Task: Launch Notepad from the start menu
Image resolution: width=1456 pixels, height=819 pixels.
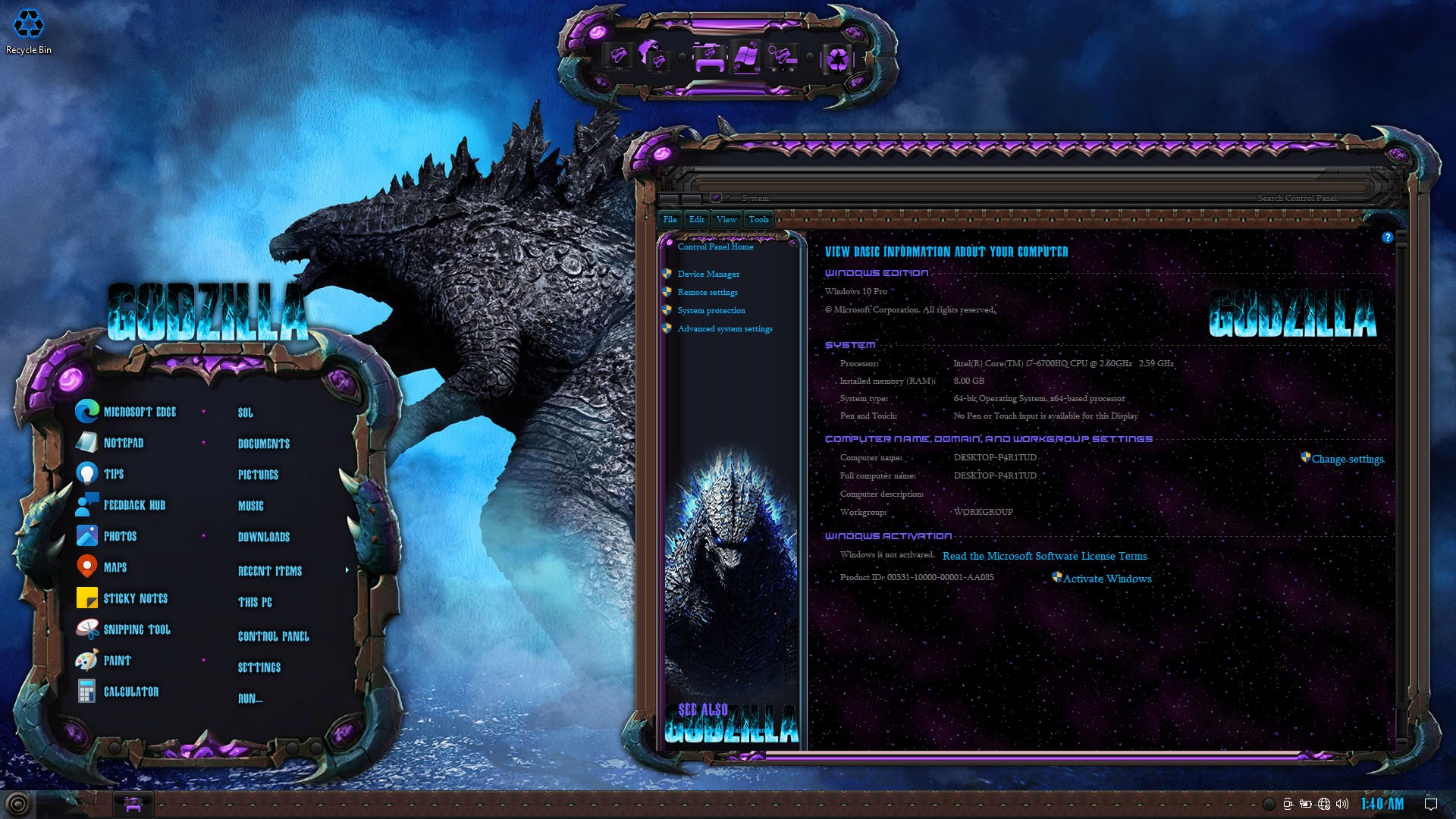Action: [x=123, y=443]
